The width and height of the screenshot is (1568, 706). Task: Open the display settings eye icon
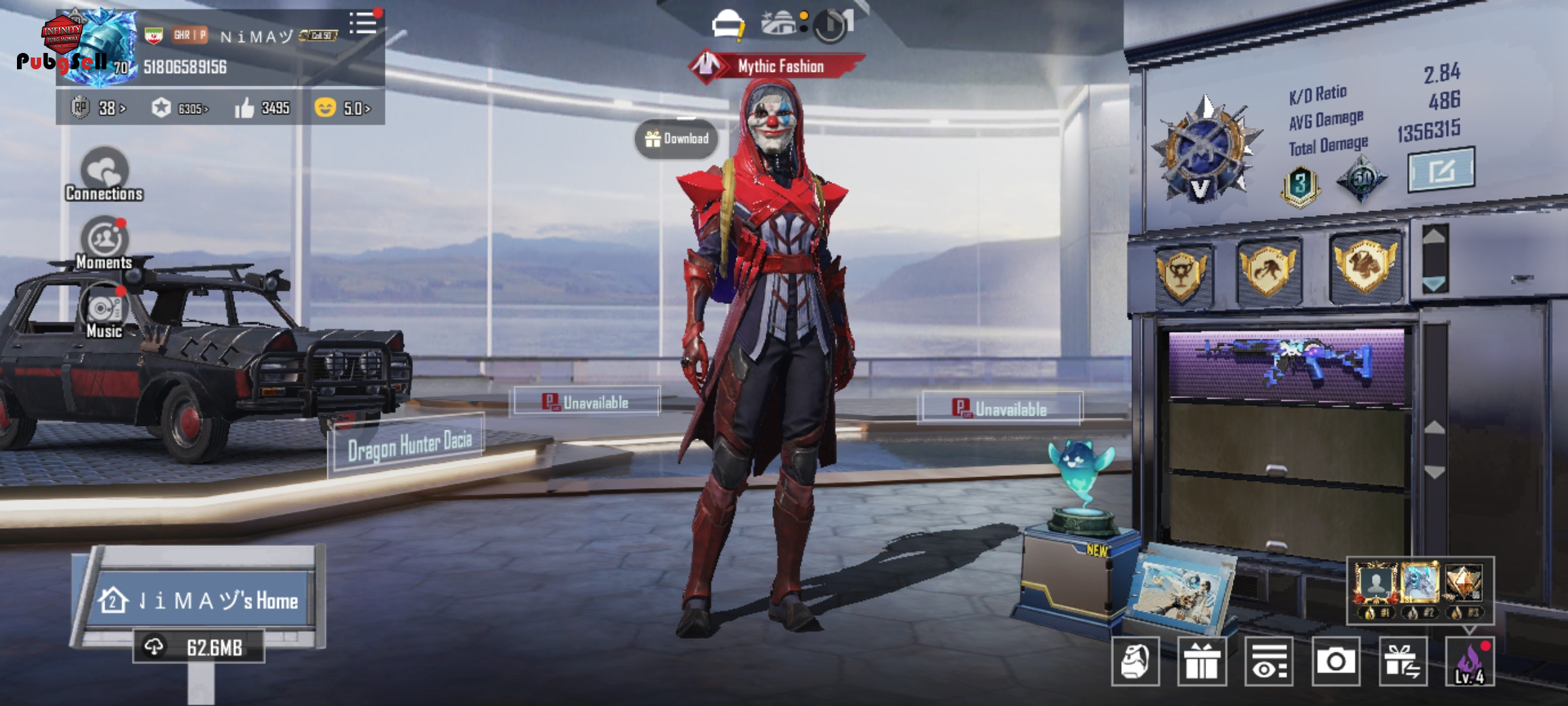tap(1269, 662)
